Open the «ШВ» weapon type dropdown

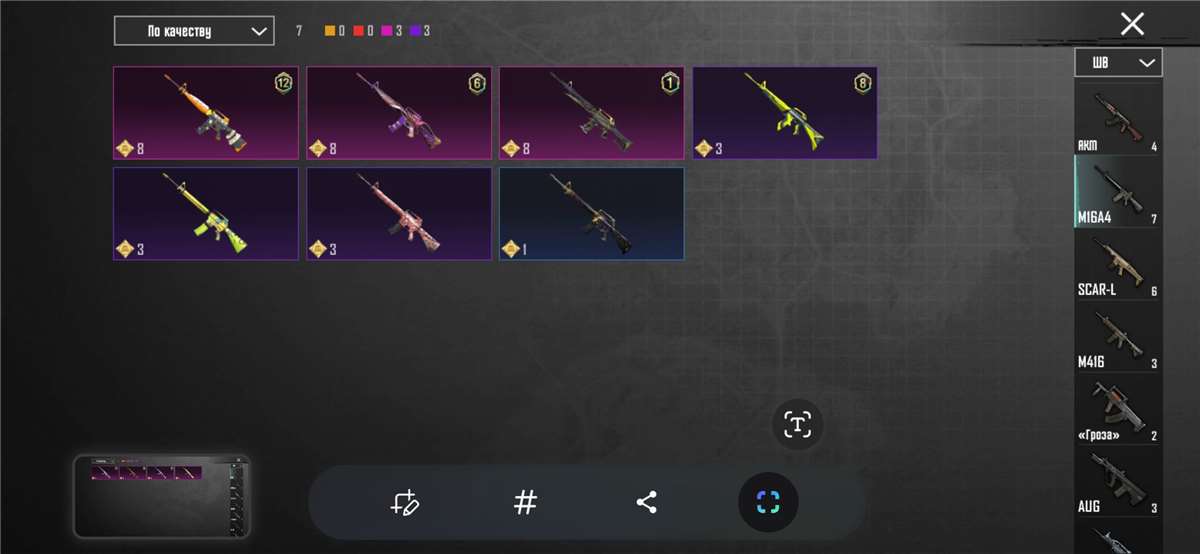coord(1118,63)
